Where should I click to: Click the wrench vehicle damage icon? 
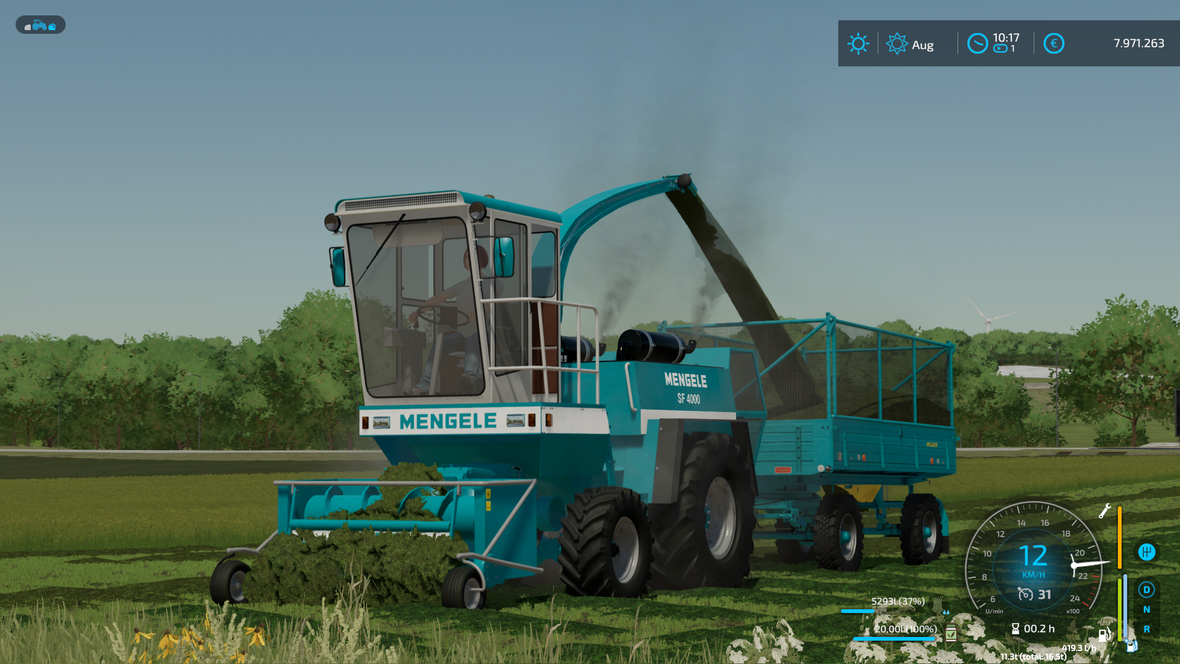1105,511
